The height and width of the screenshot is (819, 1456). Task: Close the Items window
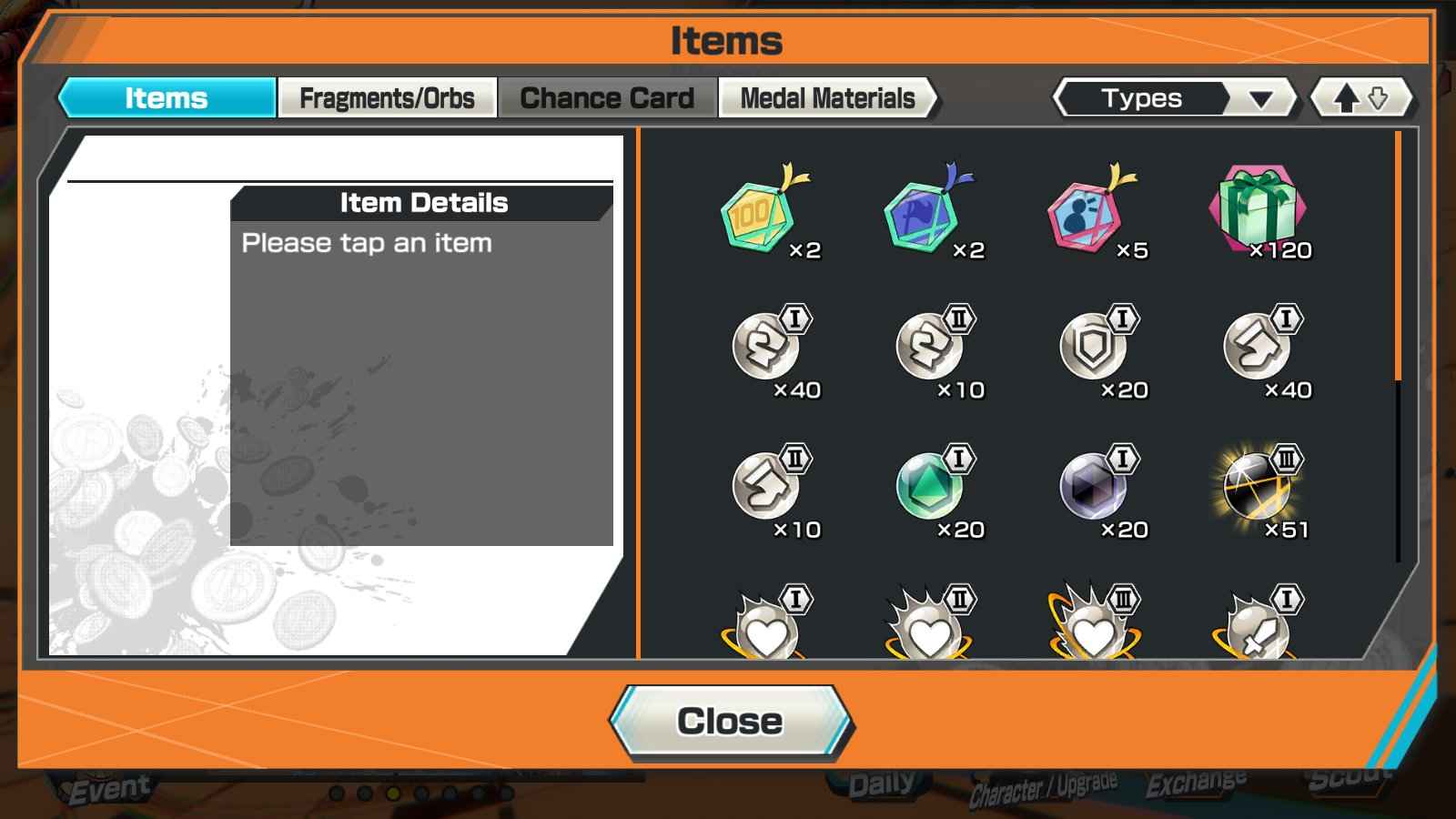(730, 722)
